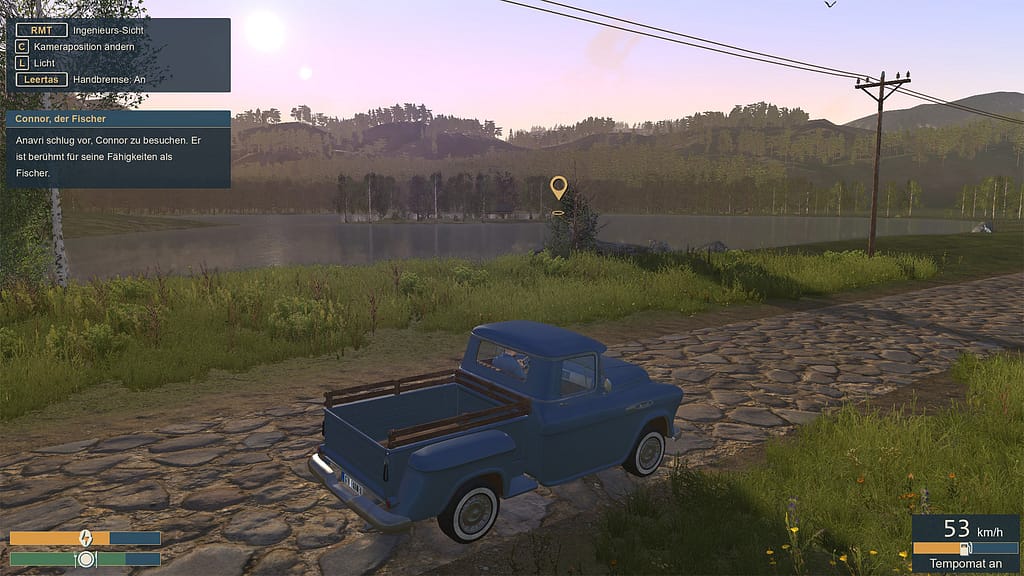The height and width of the screenshot is (576, 1024).
Task: Select the orange quest waypoint marker
Action: [558, 187]
